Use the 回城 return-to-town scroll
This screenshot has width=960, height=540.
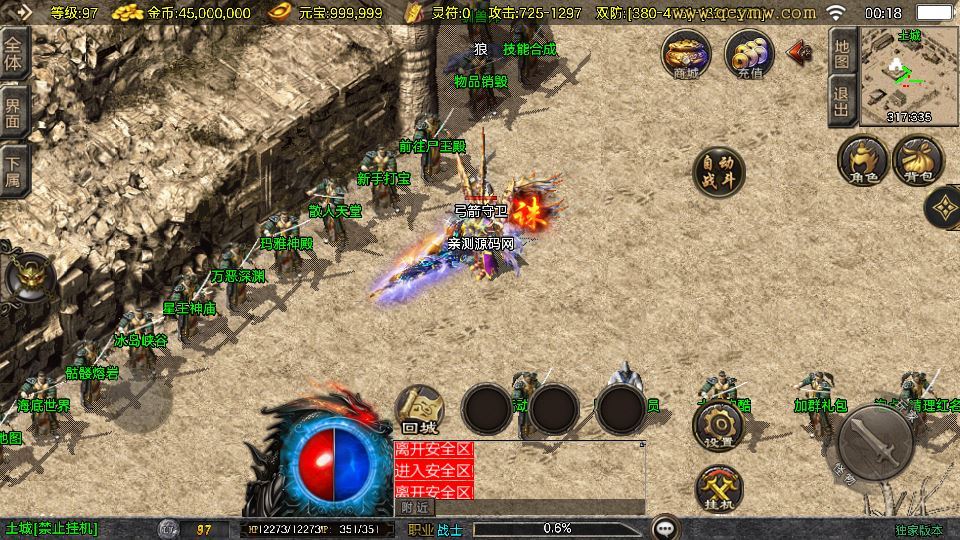(419, 408)
